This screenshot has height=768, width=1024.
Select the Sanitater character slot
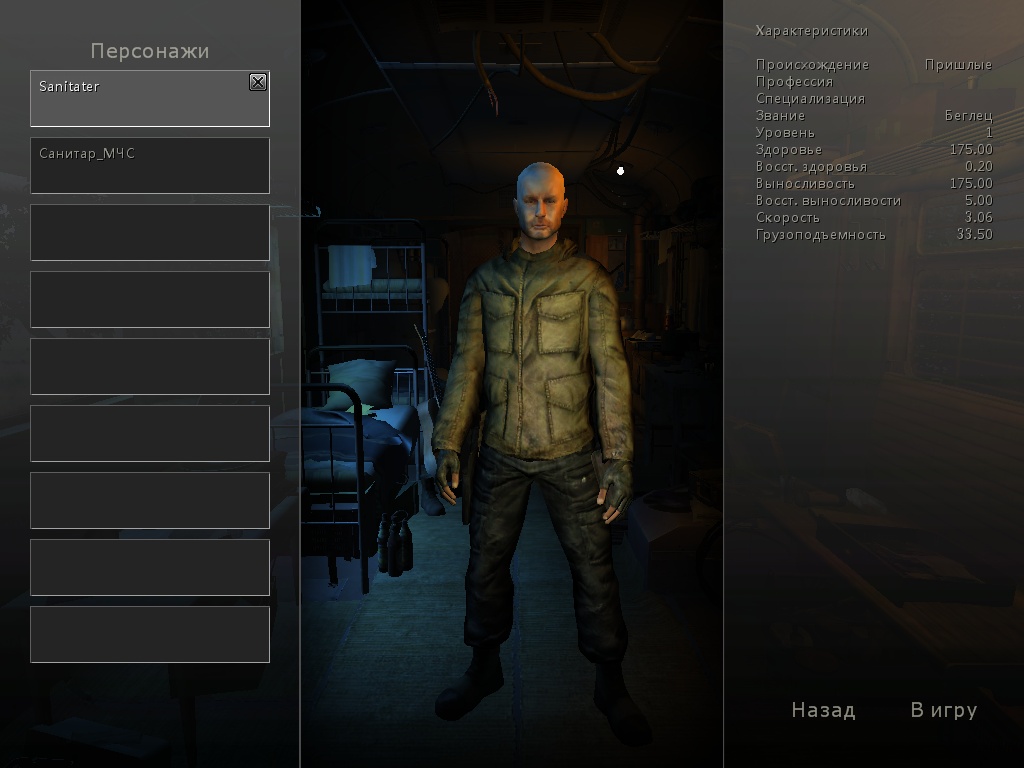(x=140, y=100)
